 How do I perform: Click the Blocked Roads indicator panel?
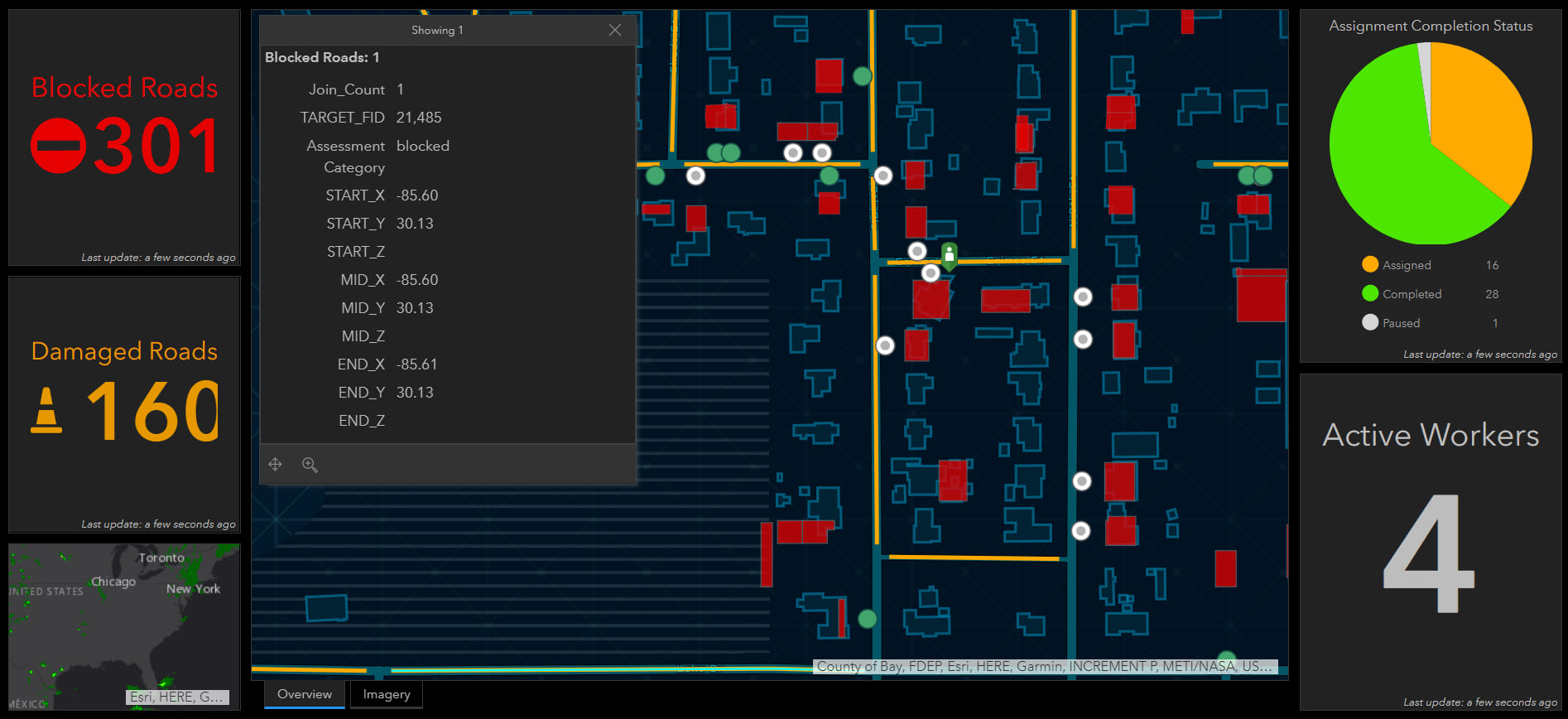(124, 138)
